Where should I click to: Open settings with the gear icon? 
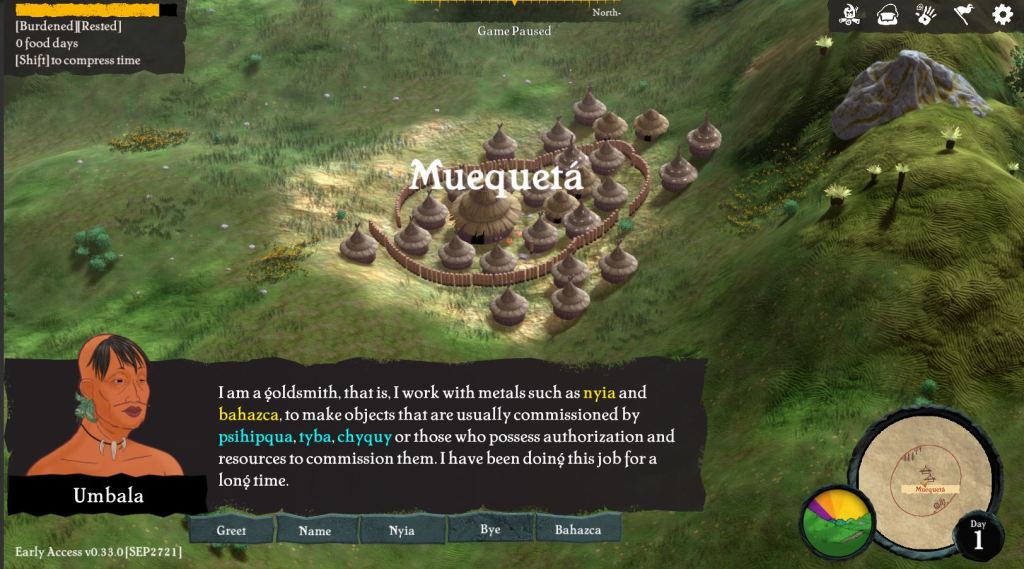click(1002, 15)
